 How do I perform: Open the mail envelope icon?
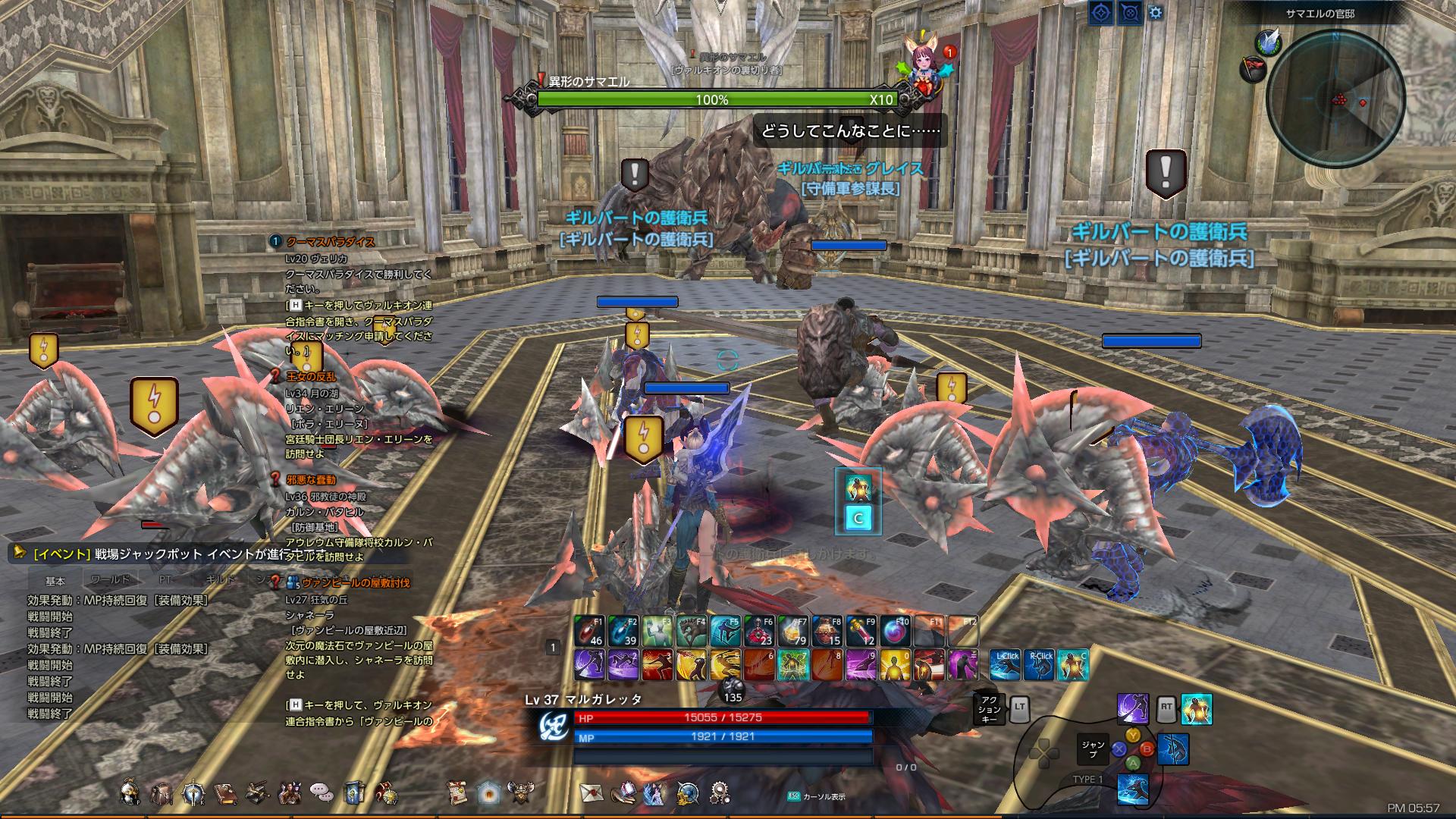tap(593, 793)
